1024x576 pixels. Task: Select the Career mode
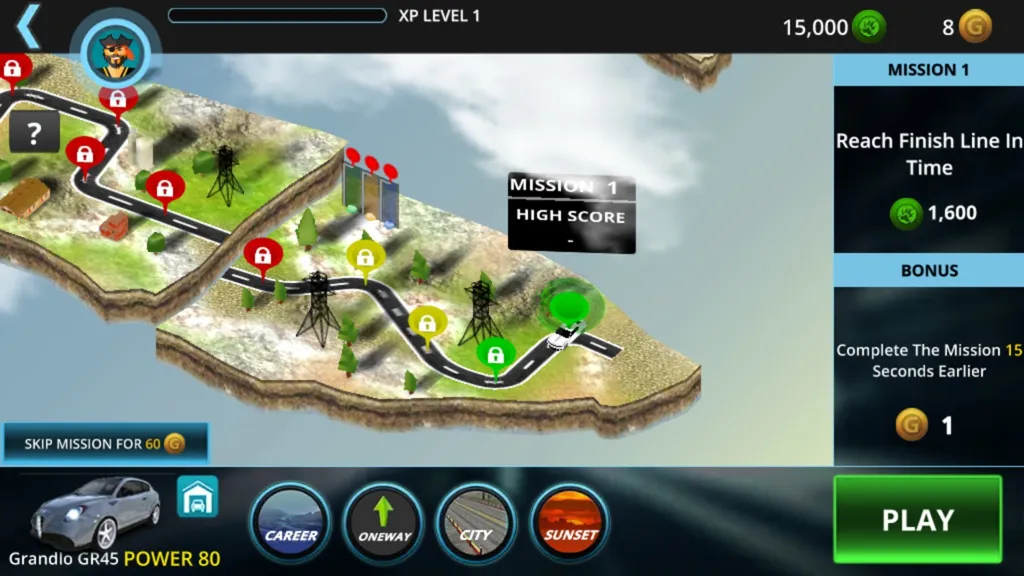(291, 524)
